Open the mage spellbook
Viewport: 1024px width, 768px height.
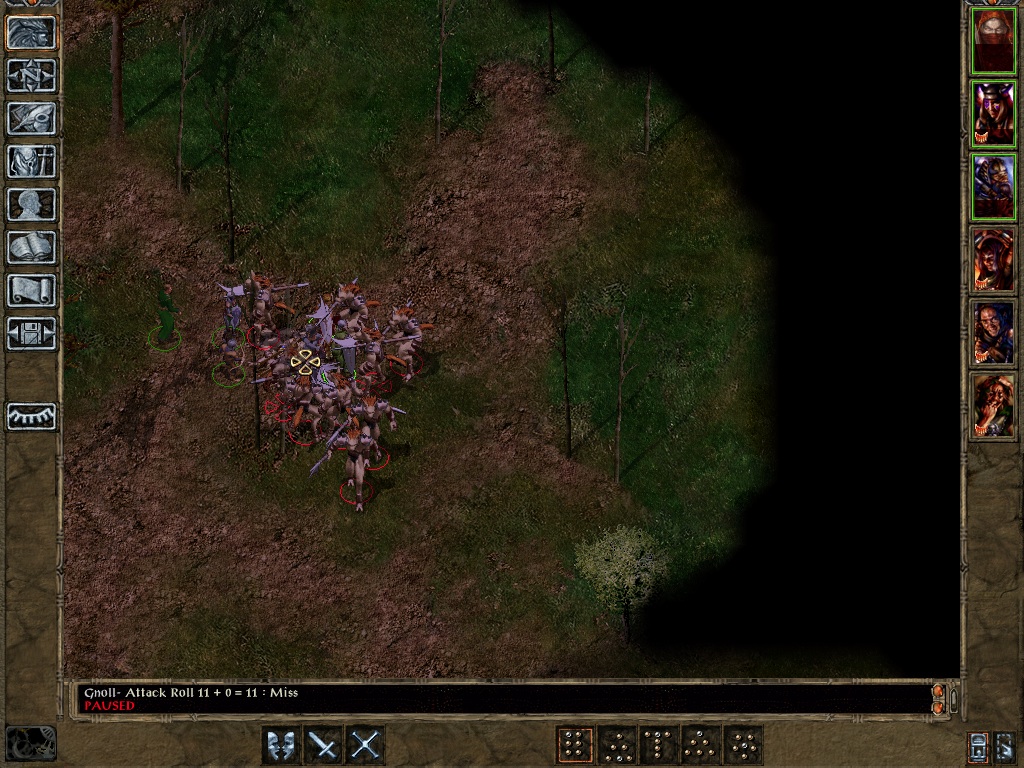click(32, 247)
